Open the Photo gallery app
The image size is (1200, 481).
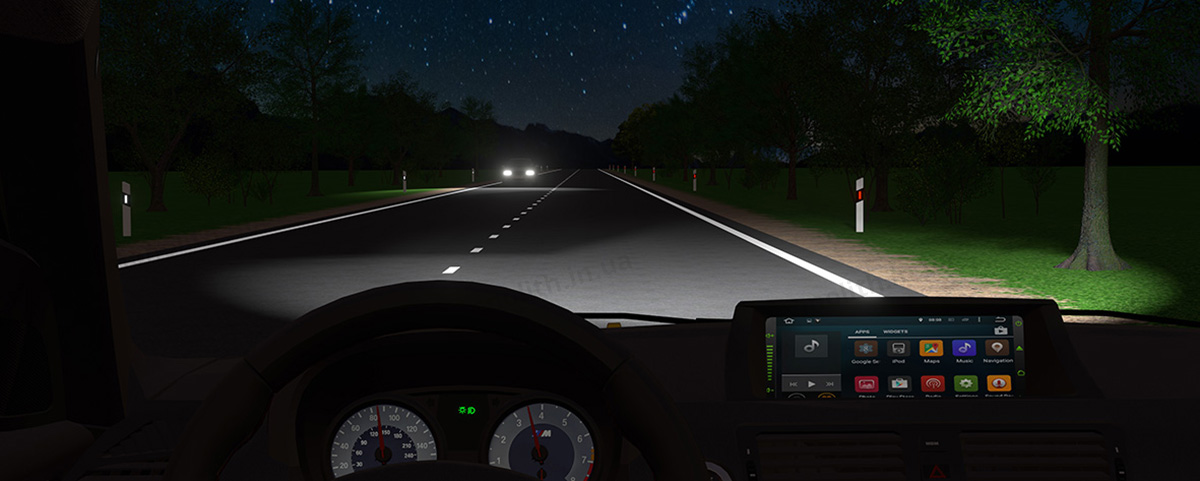[866, 384]
